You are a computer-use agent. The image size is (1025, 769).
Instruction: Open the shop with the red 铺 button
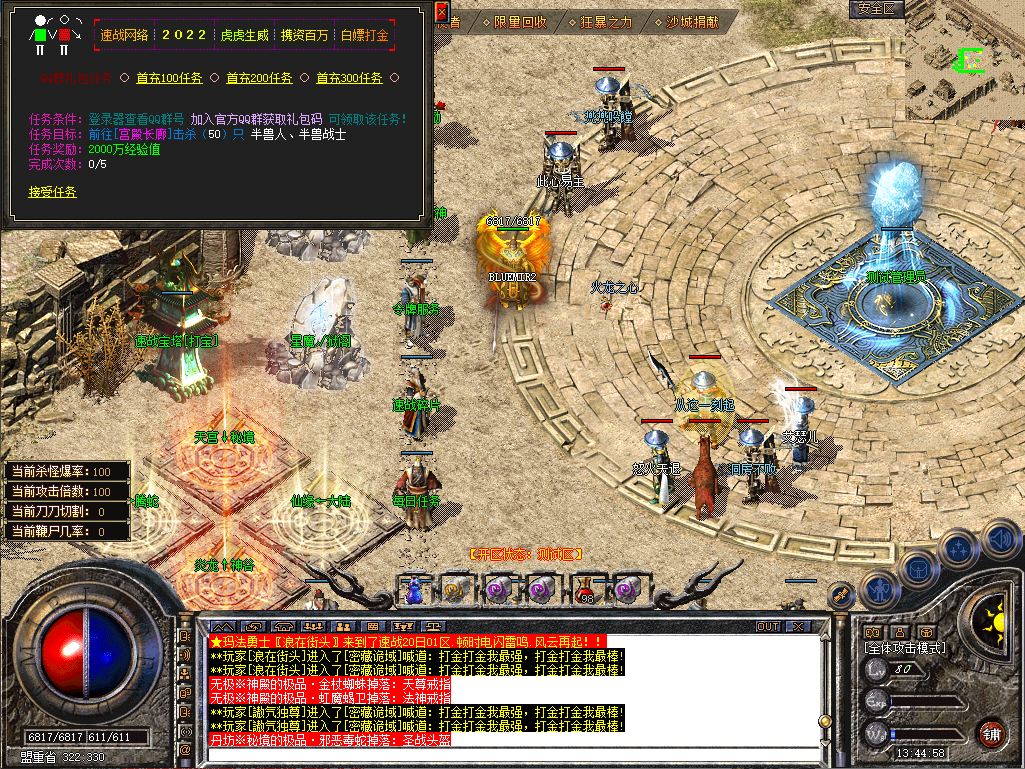(991, 733)
